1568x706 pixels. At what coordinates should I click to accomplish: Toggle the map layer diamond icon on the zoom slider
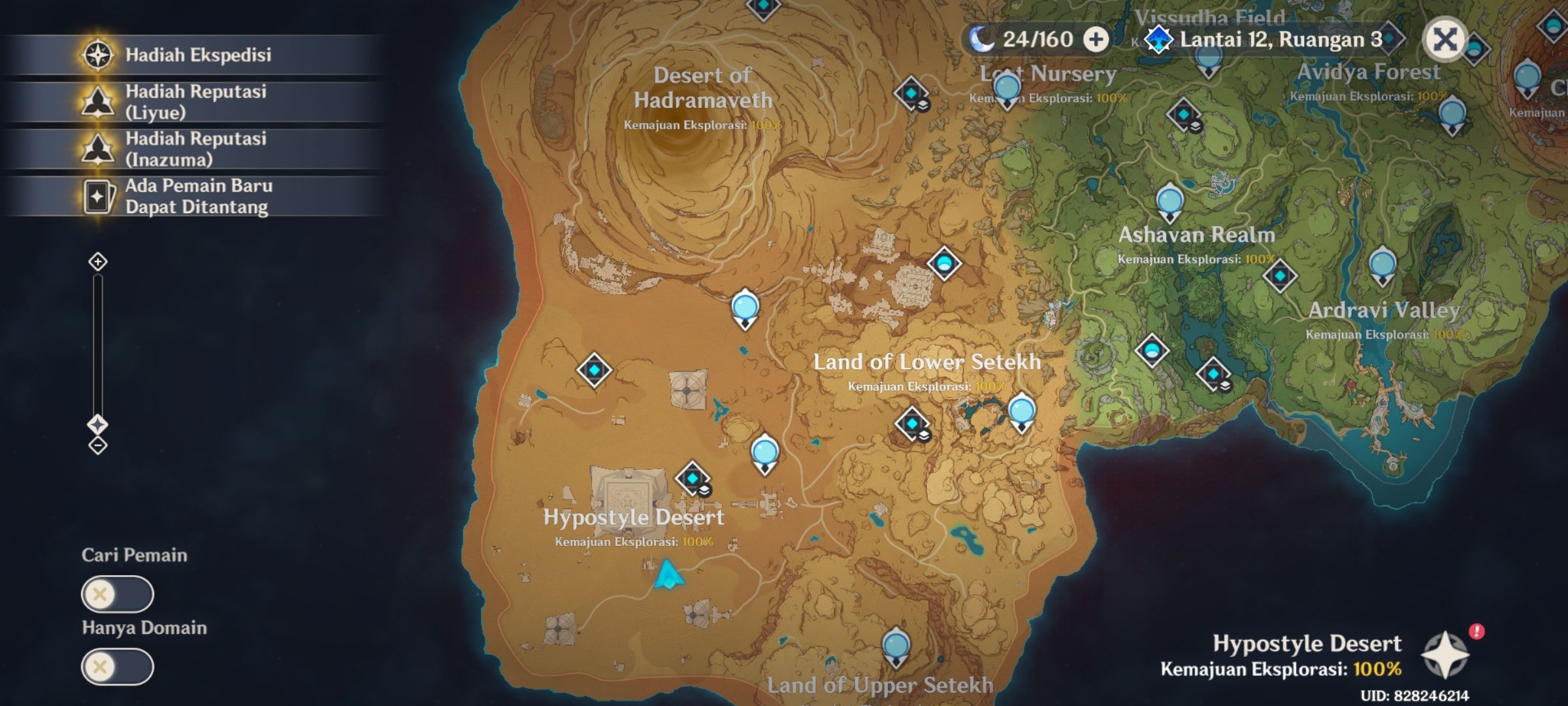click(98, 423)
